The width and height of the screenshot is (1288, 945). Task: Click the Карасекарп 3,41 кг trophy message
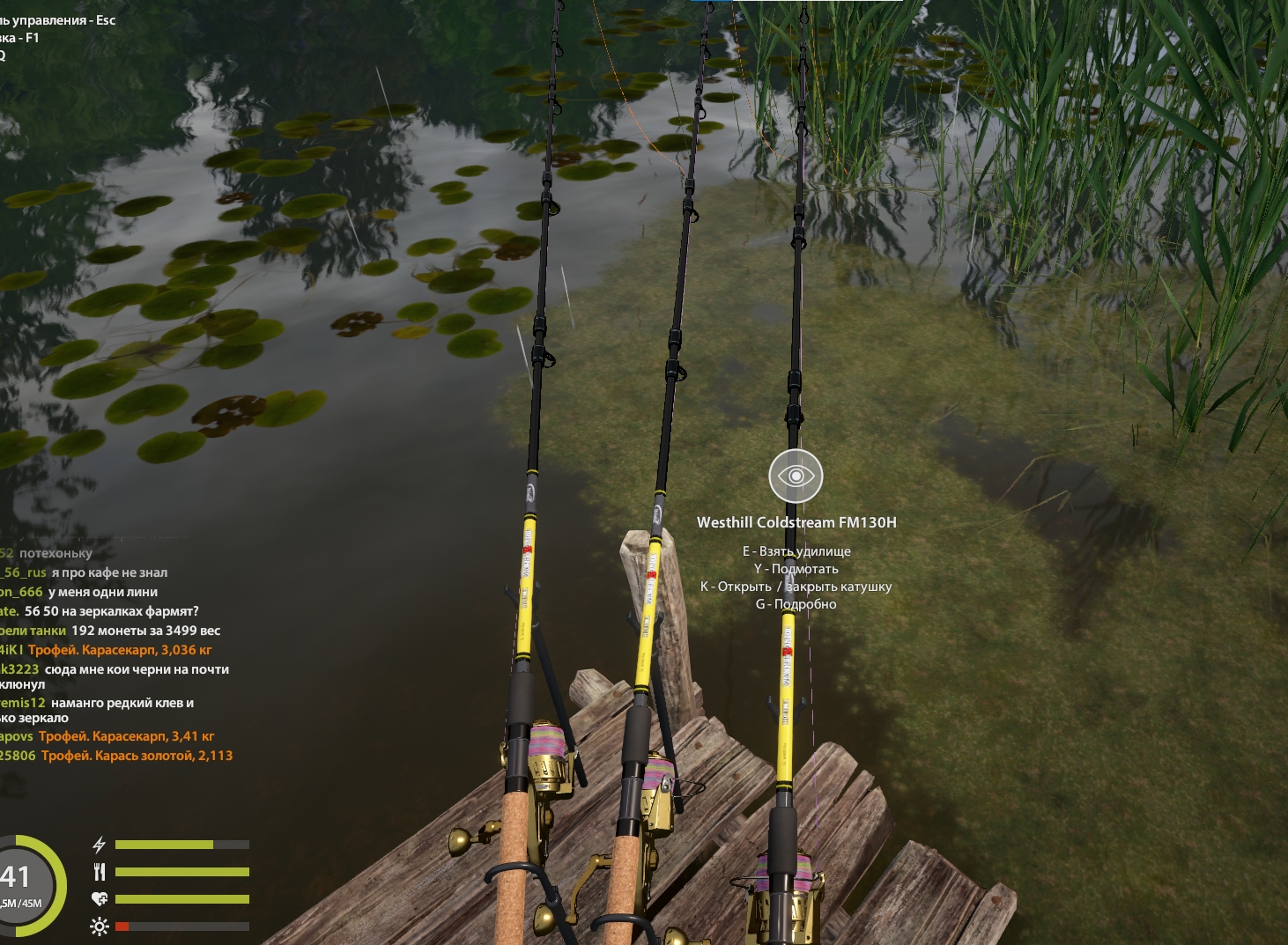click(x=126, y=736)
